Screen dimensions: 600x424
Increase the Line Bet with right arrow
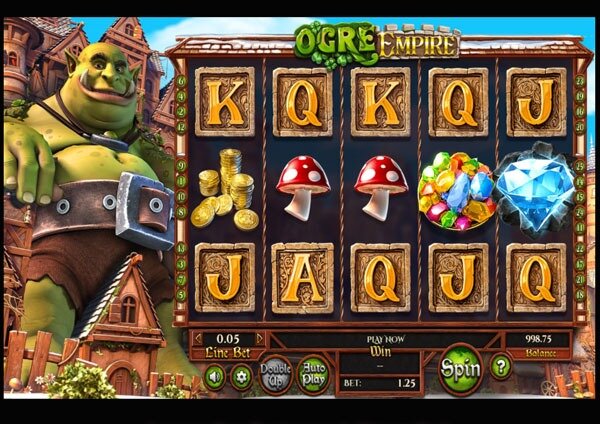(x=260, y=339)
